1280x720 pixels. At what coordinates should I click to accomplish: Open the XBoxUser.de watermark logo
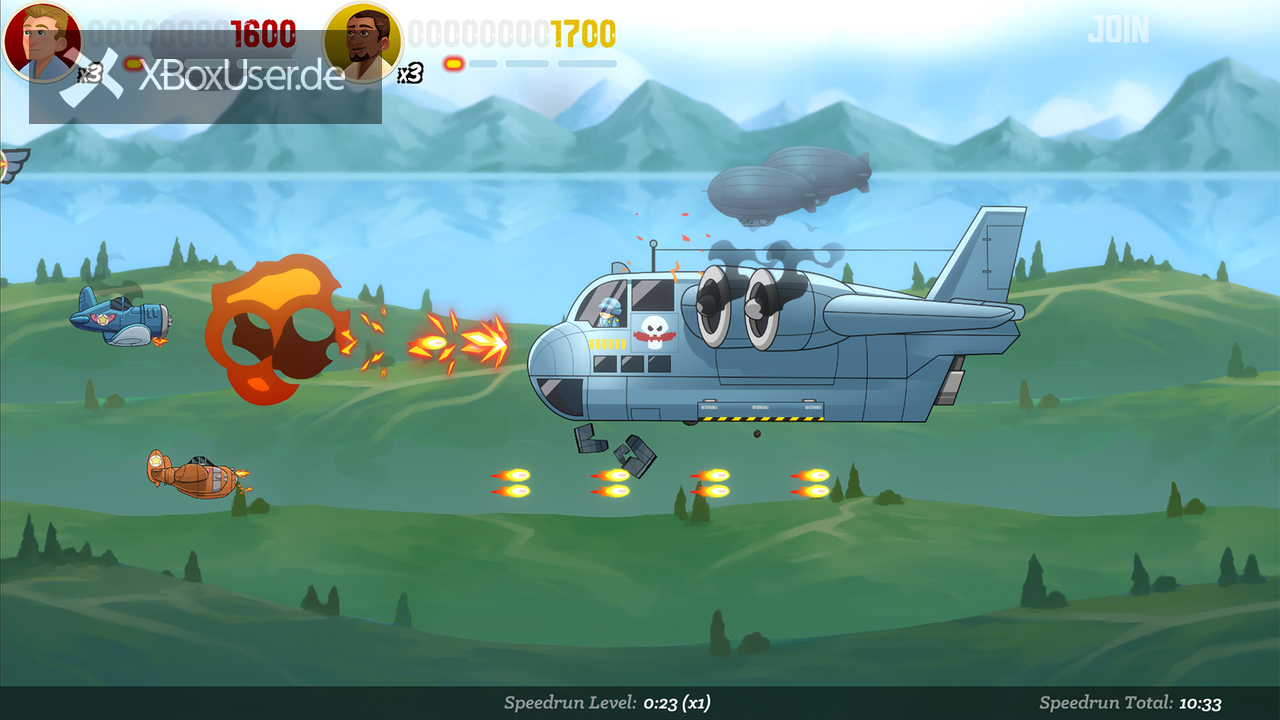click(205, 78)
